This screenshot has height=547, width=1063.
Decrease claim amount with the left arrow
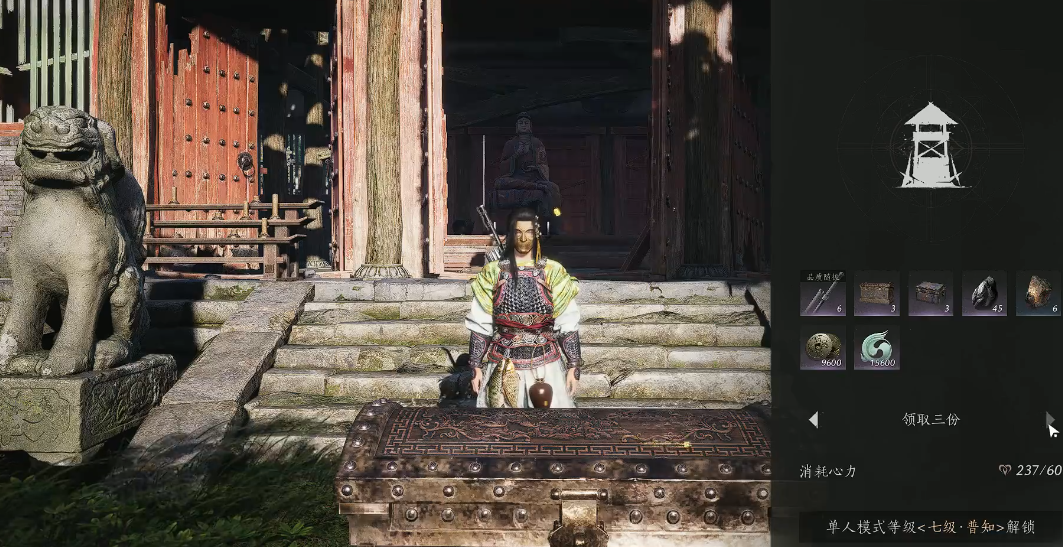tap(813, 420)
